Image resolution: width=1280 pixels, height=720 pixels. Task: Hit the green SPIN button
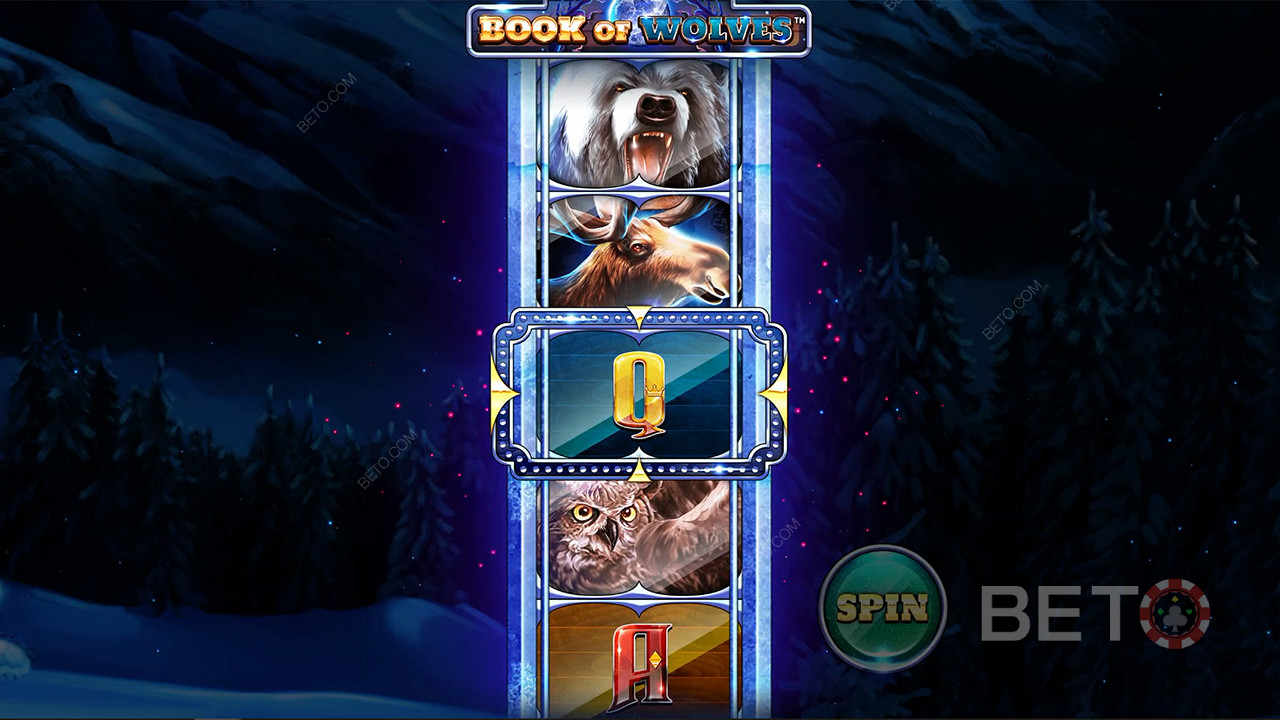(882, 607)
